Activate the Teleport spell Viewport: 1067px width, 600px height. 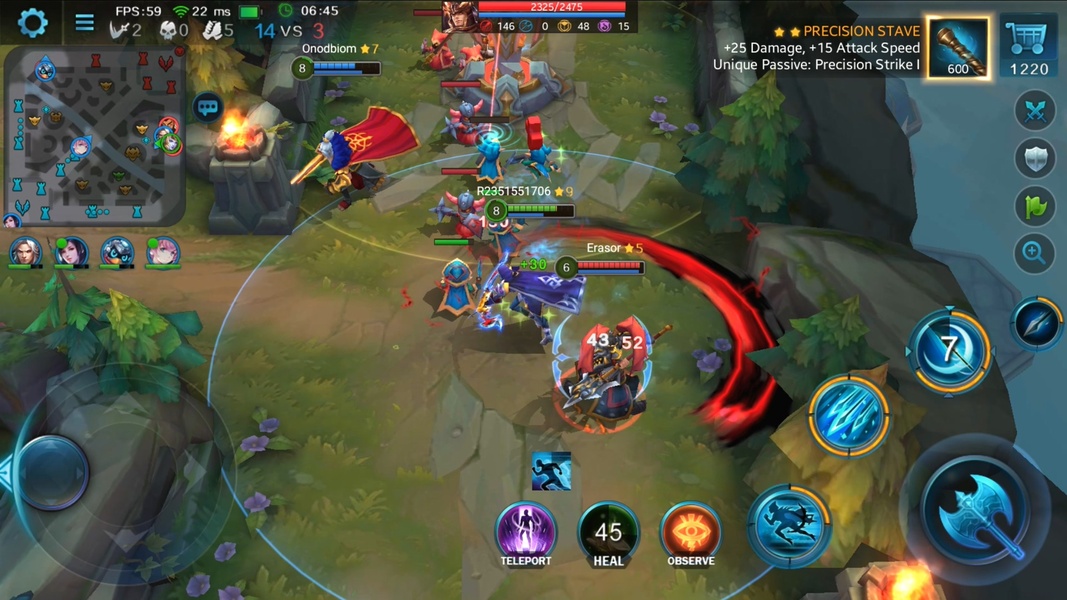526,531
